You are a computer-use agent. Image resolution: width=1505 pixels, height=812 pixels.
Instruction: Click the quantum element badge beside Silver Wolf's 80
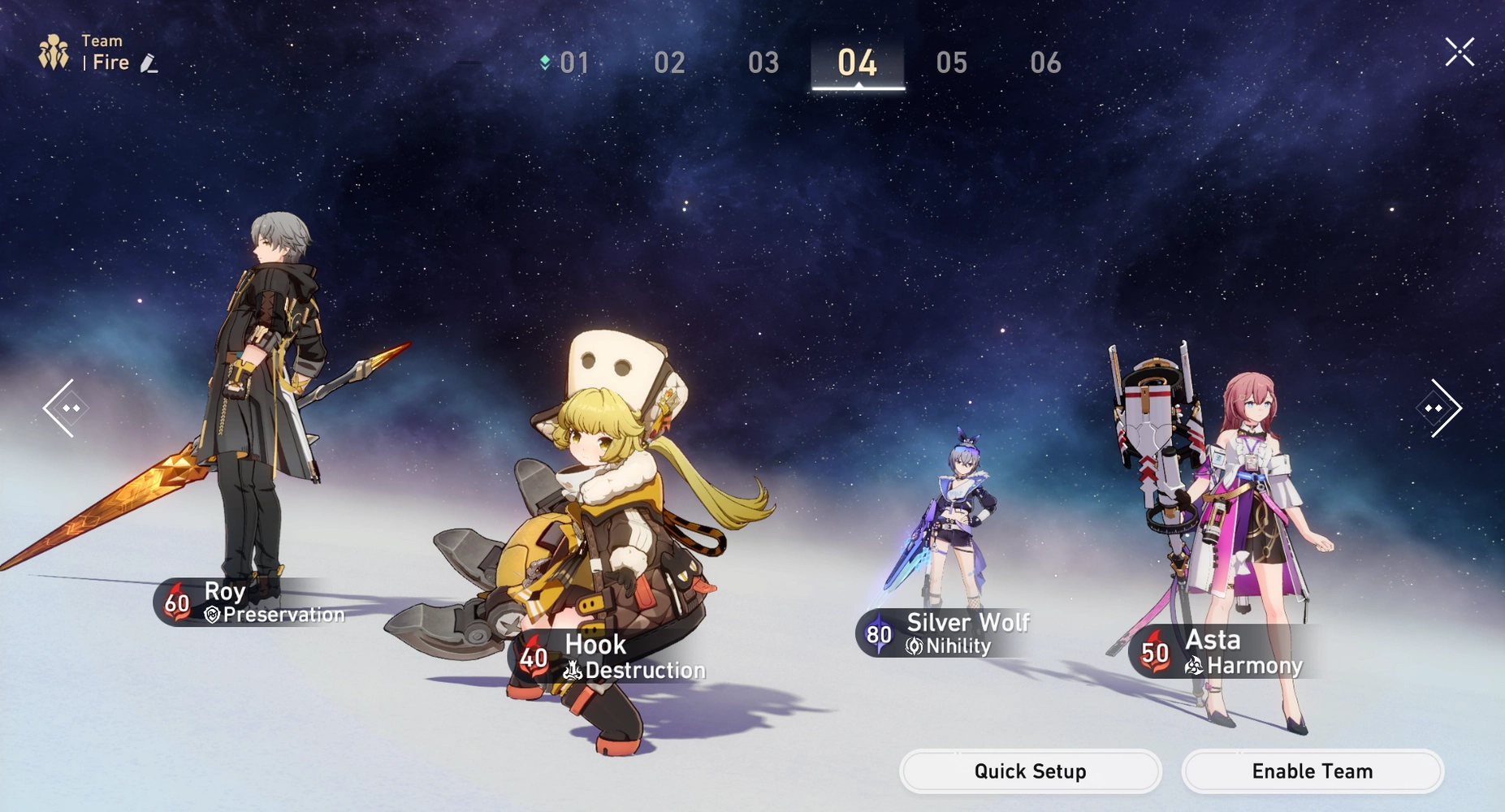coord(878,634)
